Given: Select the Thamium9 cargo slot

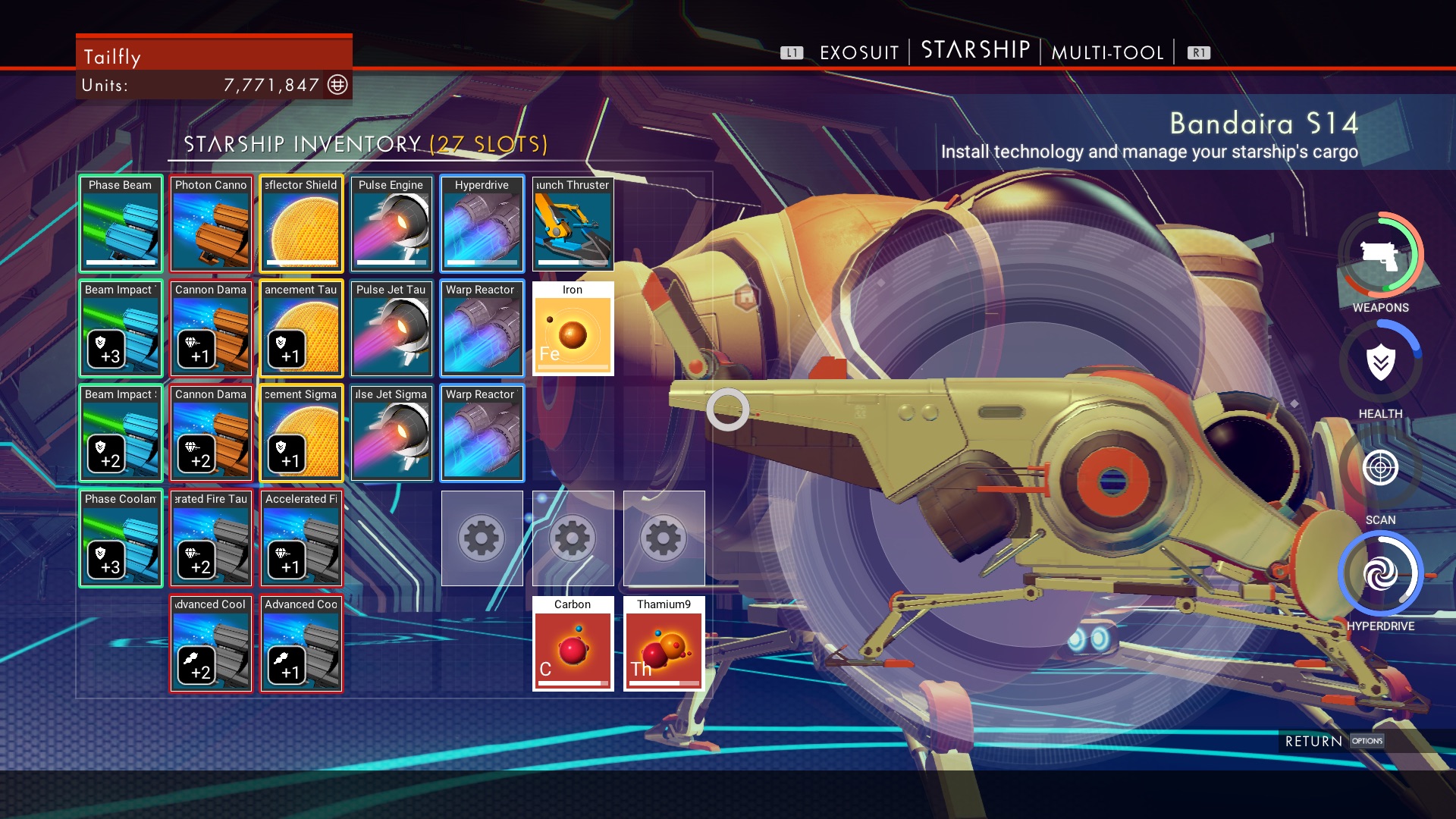Looking at the screenshot, I should click(664, 643).
